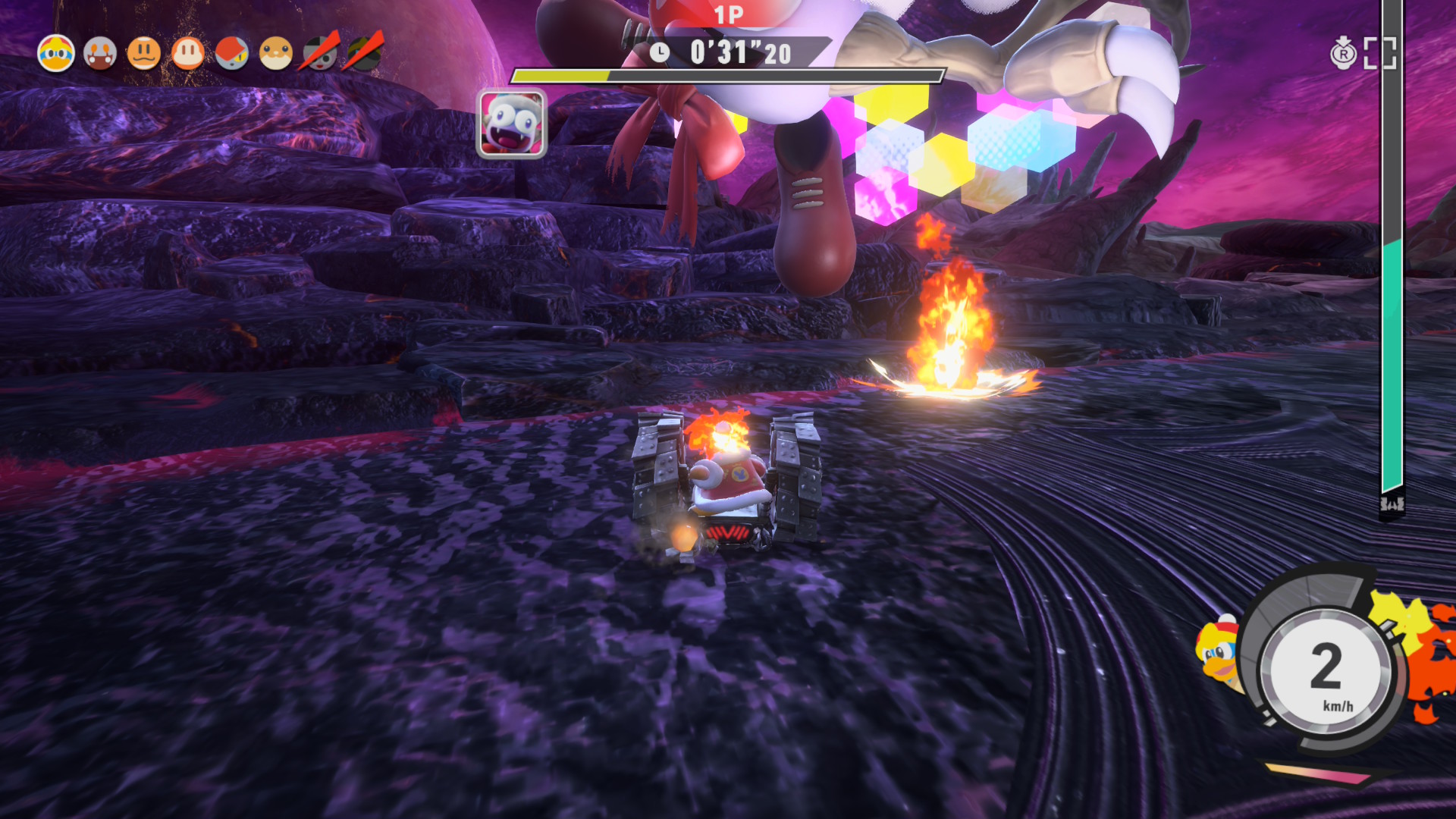Select the Rick hamster player icon
Viewport: 1456px width, 819px height.
pyautogui.click(x=276, y=54)
